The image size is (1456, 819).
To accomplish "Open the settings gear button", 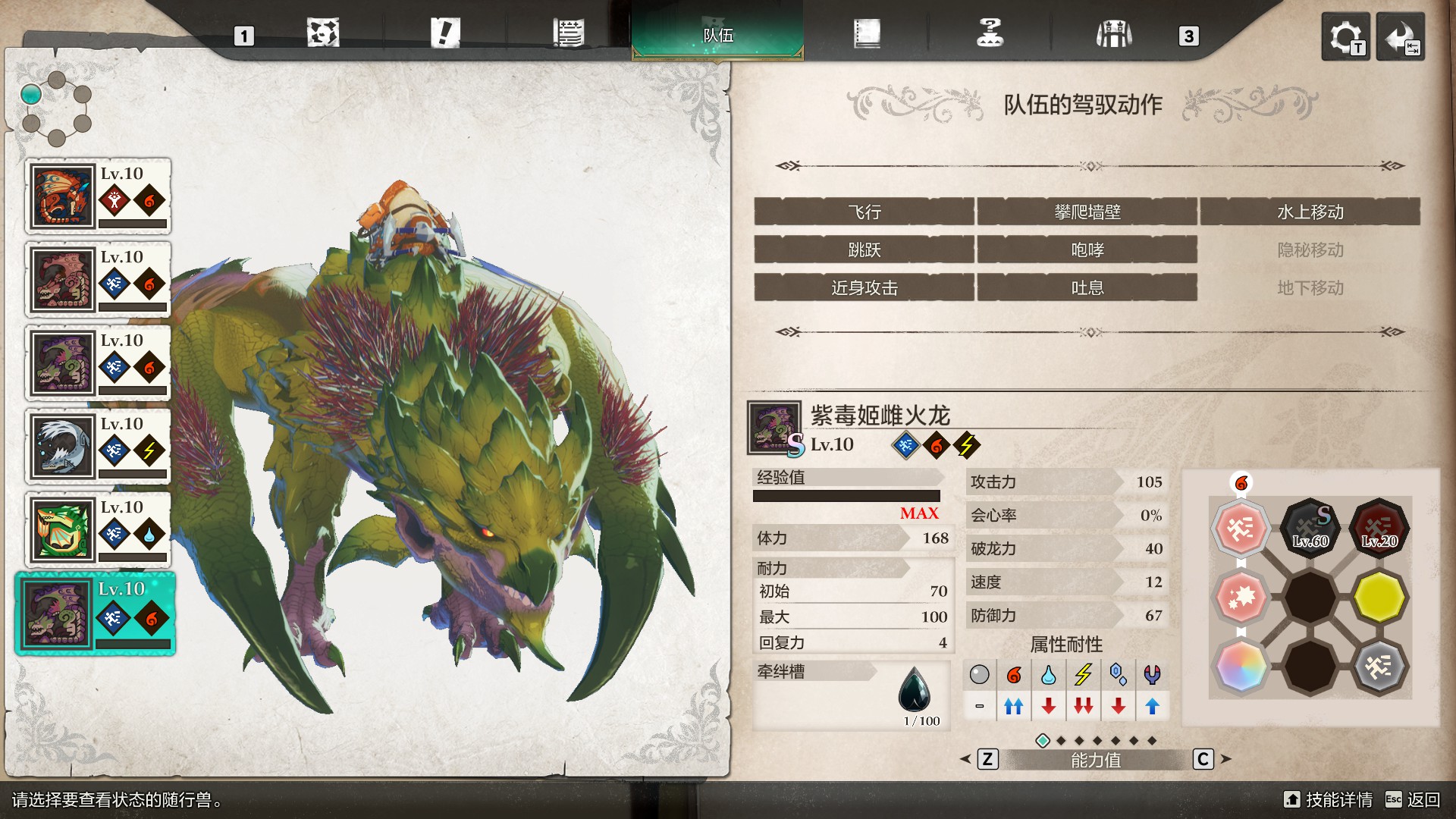I will 1345,36.
